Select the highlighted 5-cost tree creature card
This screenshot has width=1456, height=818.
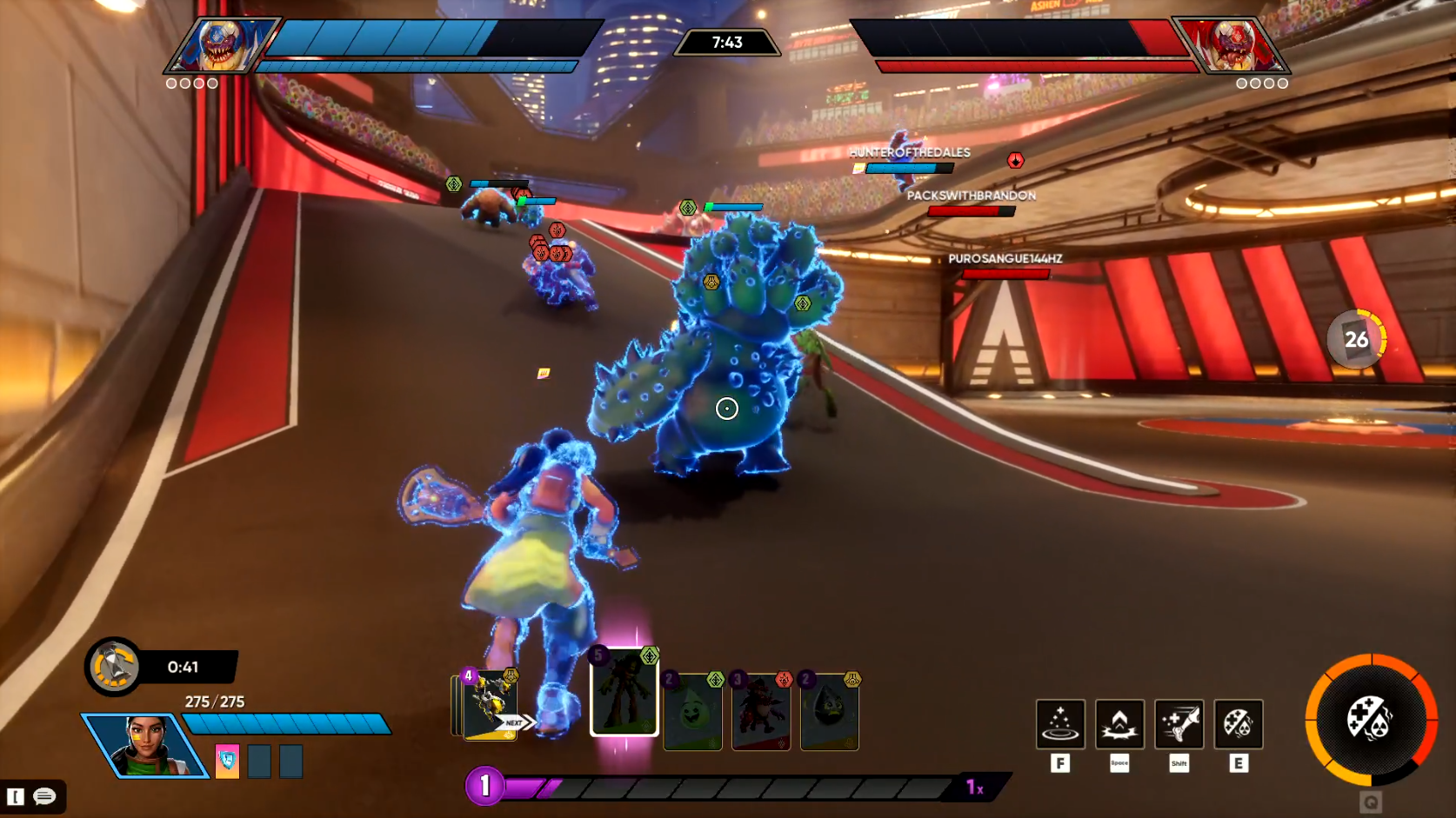pyautogui.click(x=624, y=693)
